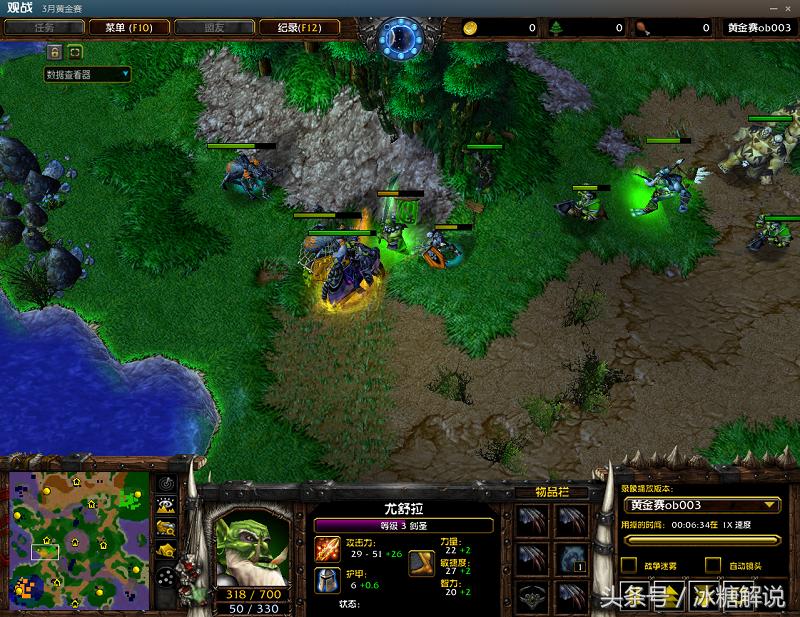Open the formation toggle button below minimap buttons
This screenshot has width=800, height=617.
(x=166, y=577)
